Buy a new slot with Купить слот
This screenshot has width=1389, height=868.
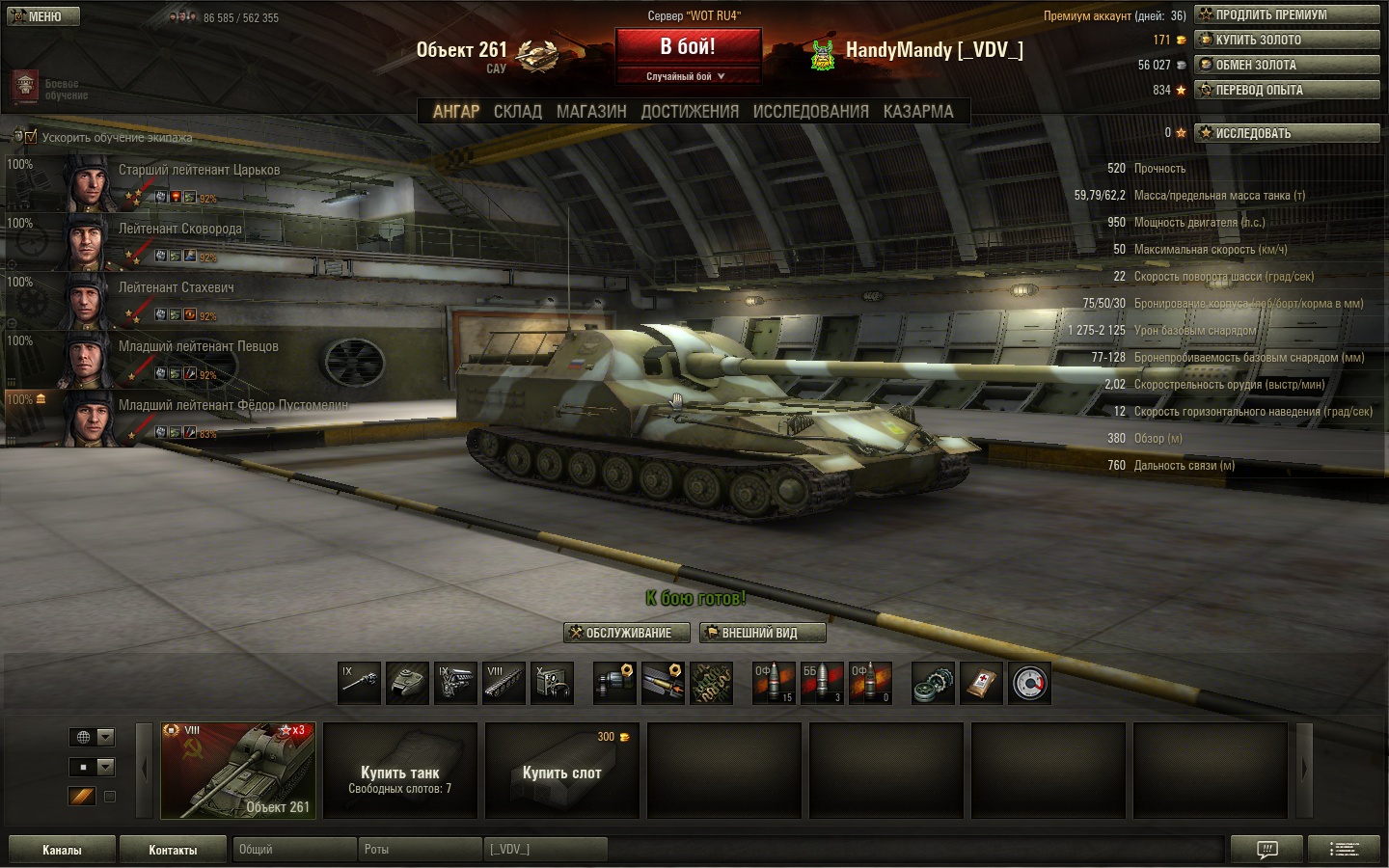561,771
